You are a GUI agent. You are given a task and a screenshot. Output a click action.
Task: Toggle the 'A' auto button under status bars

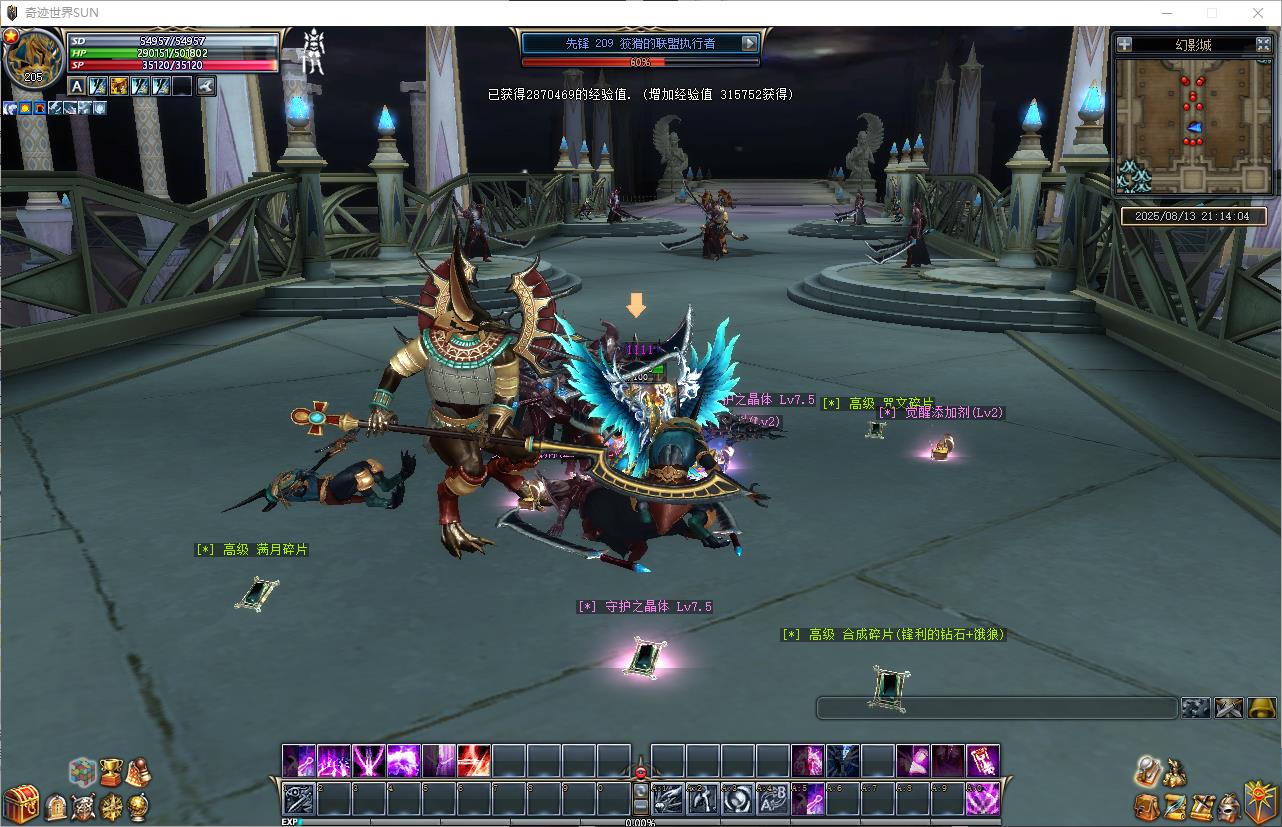tap(76, 86)
